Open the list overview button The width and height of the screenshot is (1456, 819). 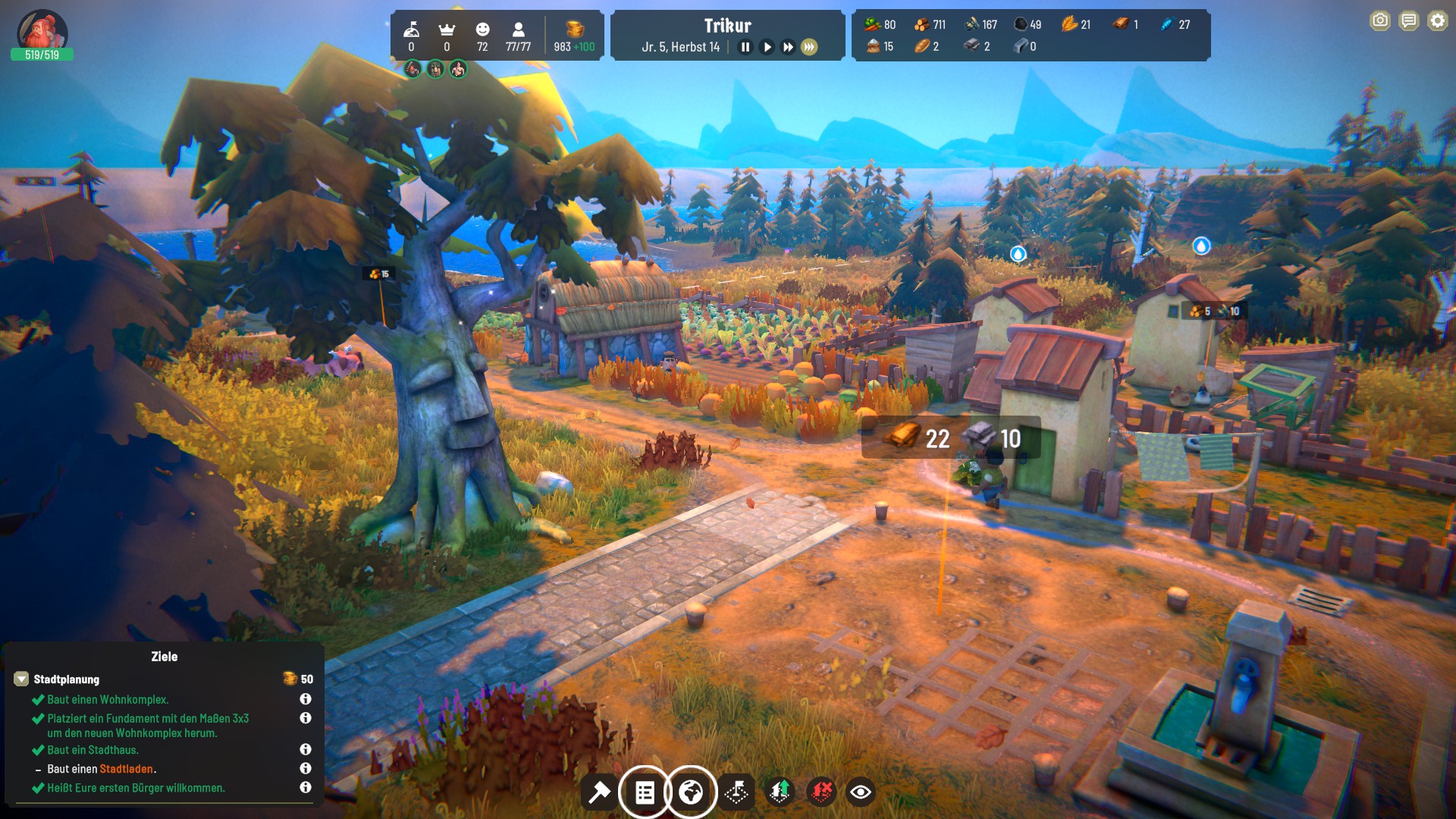[x=645, y=792]
